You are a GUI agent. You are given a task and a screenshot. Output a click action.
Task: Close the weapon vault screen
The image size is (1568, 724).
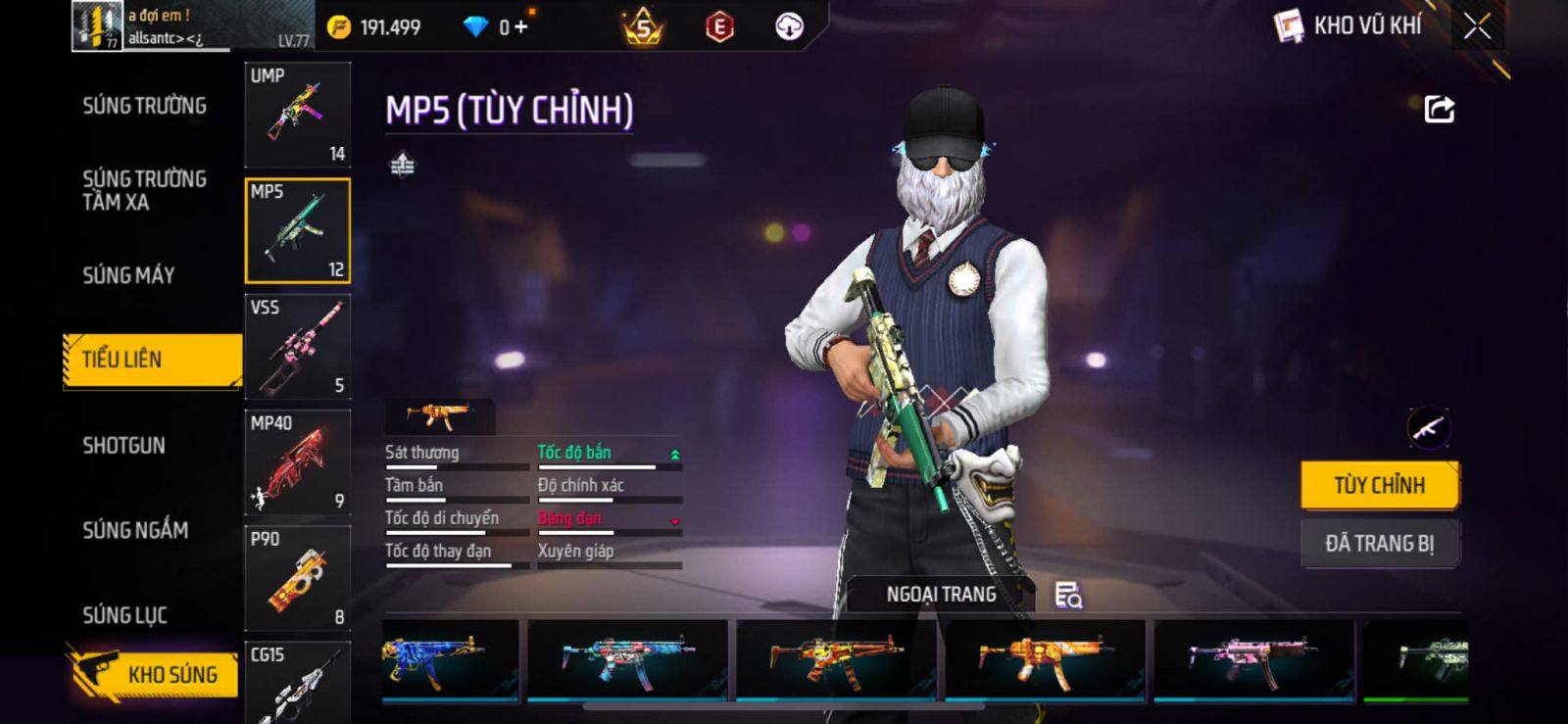[x=1477, y=26]
